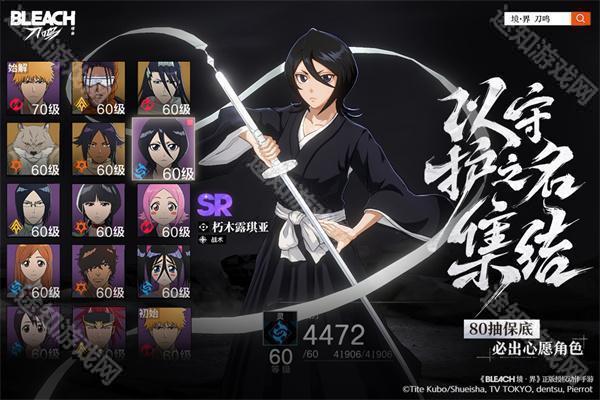Select the dark-skinned Yoruichi portrait

click(x=98, y=149)
